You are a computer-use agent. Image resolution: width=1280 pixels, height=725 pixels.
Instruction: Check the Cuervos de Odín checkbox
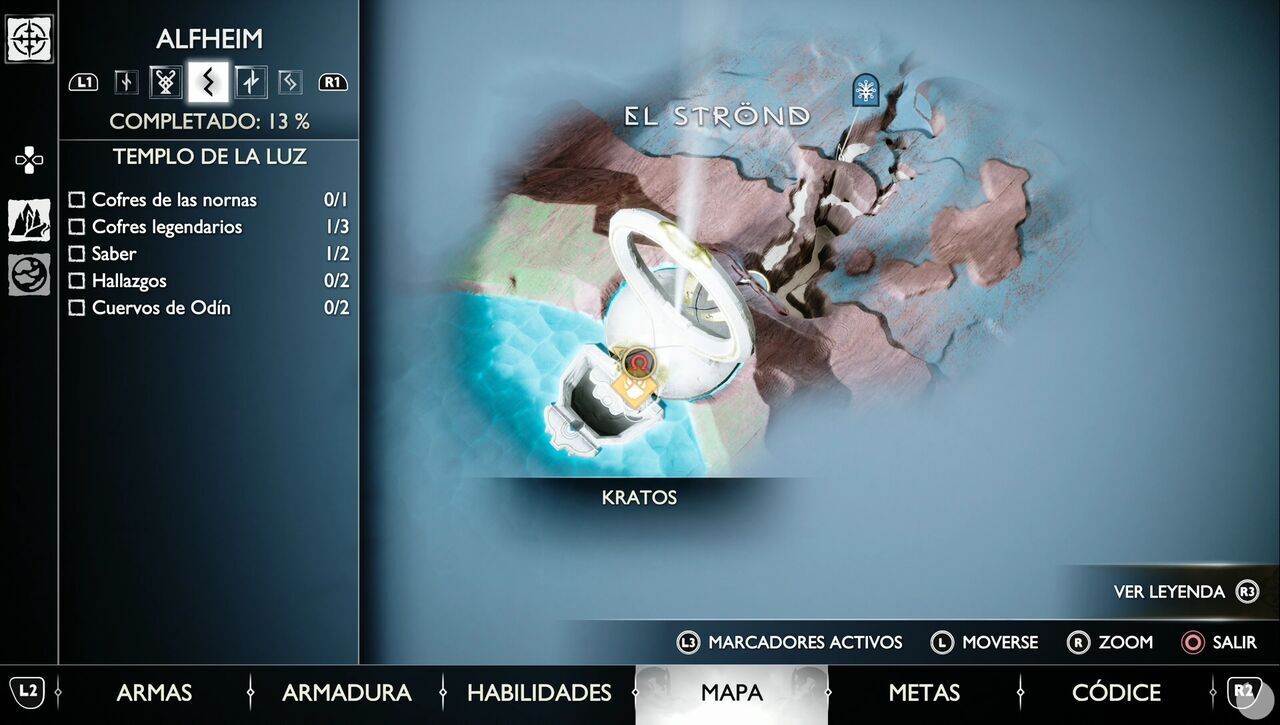click(x=77, y=308)
